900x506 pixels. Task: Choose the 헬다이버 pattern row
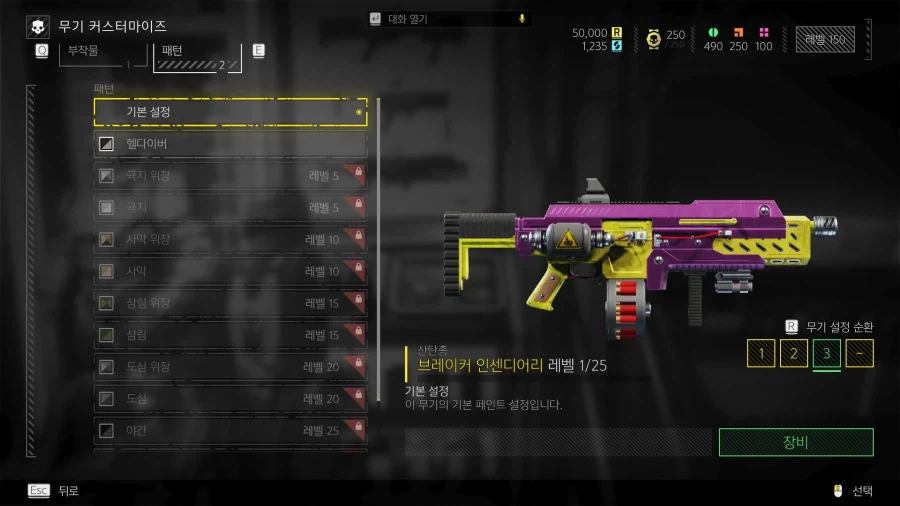(x=230, y=145)
